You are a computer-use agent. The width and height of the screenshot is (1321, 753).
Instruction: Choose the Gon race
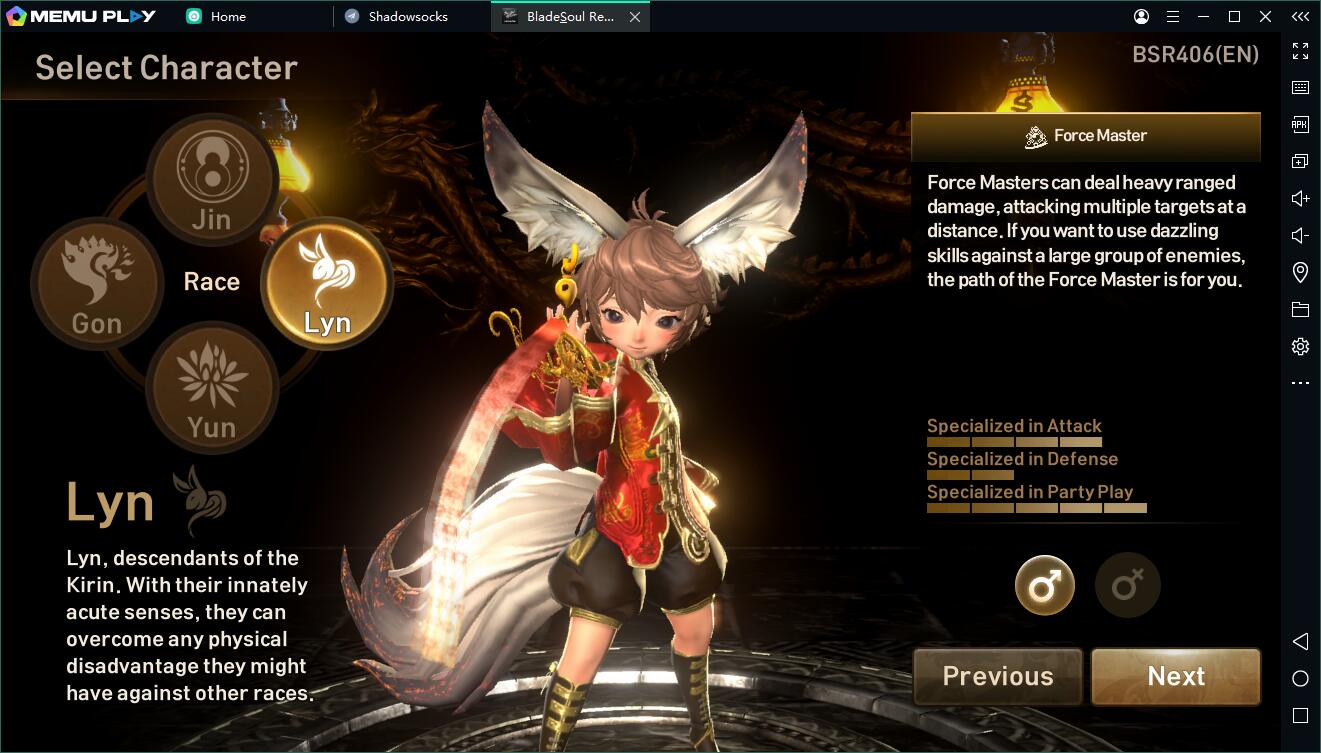click(x=97, y=284)
